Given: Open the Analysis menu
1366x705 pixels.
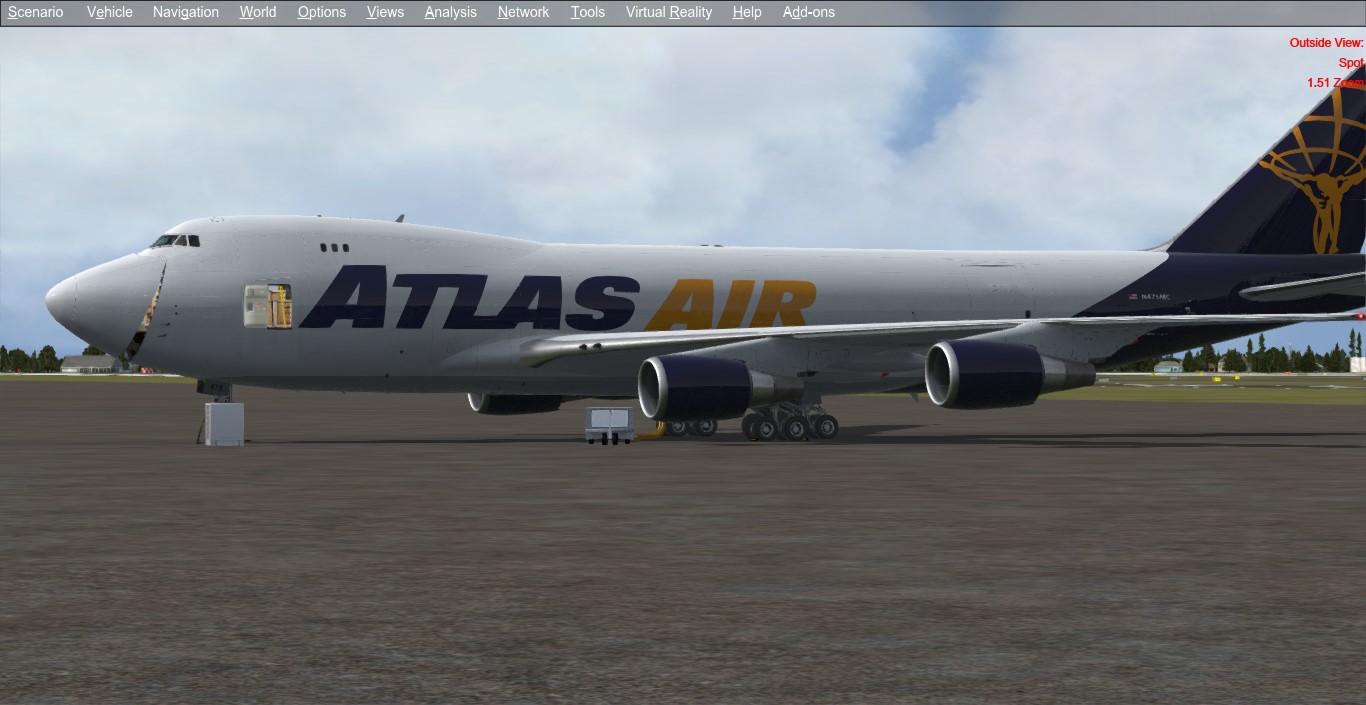Looking at the screenshot, I should [x=451, y=12].
